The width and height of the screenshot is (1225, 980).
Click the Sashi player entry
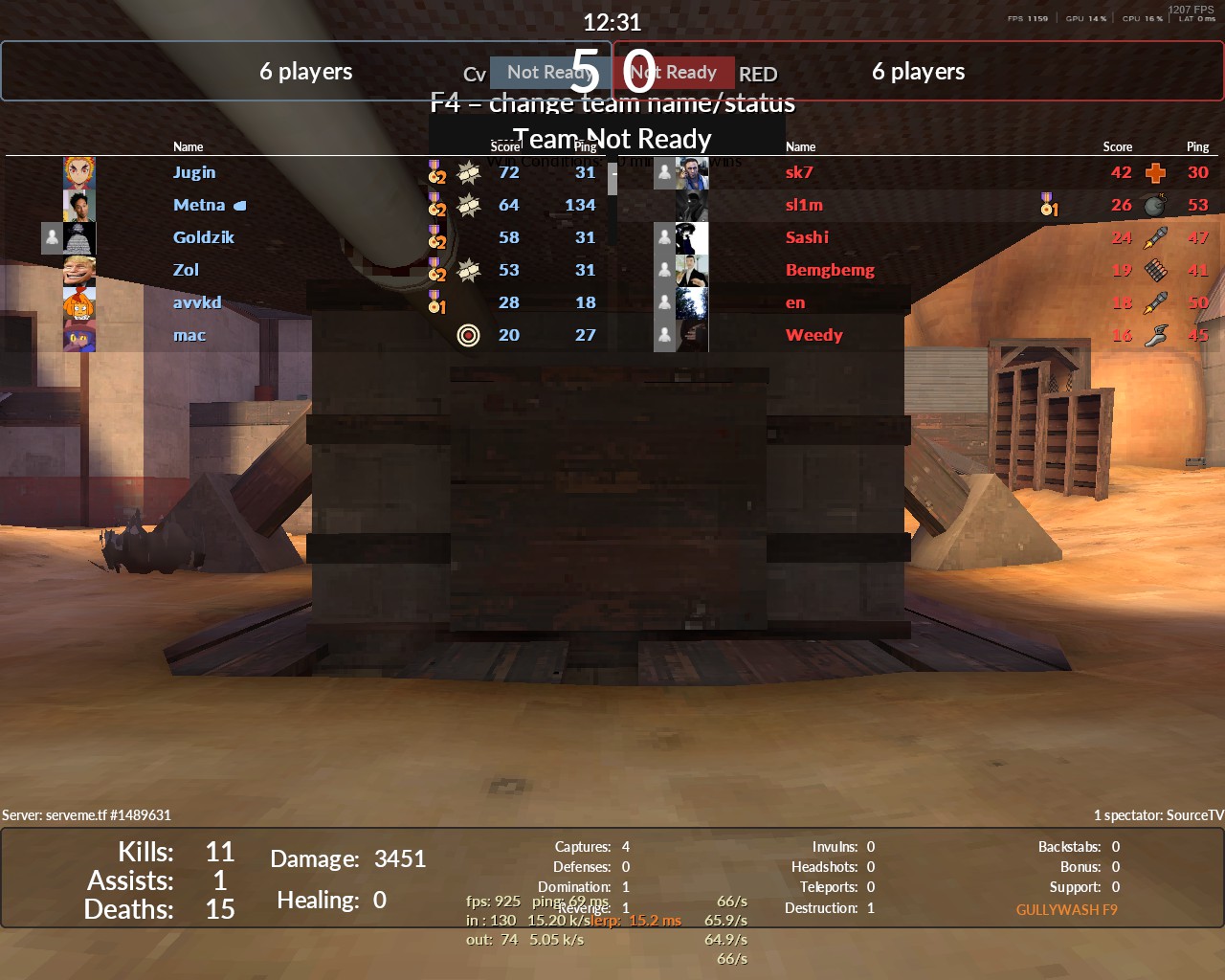point(807,237)
